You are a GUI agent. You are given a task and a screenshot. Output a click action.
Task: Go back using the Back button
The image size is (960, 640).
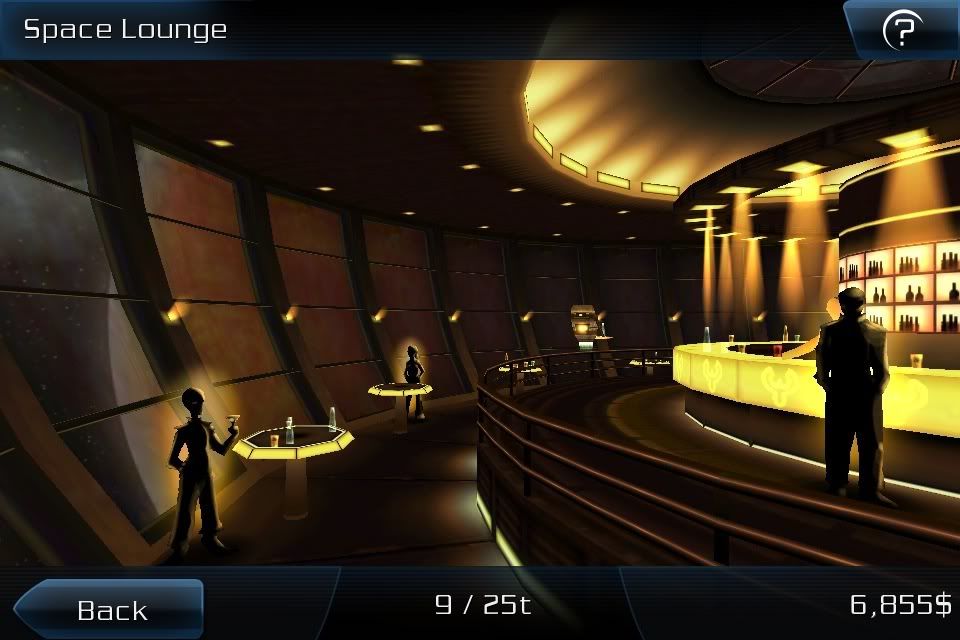pyautogui.click(x=111, y=609)
